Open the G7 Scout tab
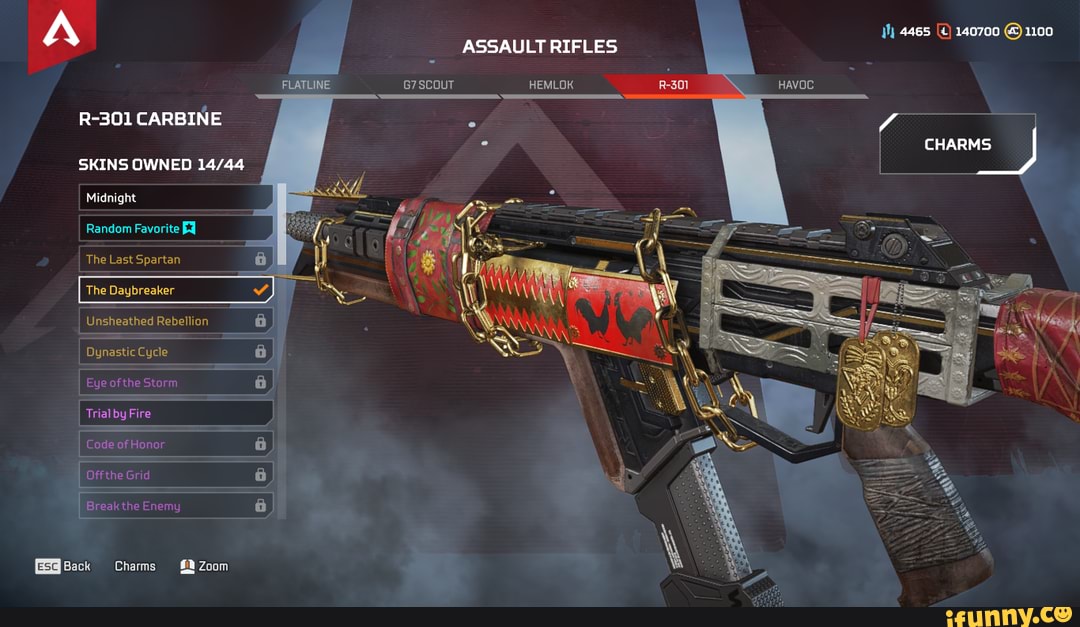 click(428, 85)
